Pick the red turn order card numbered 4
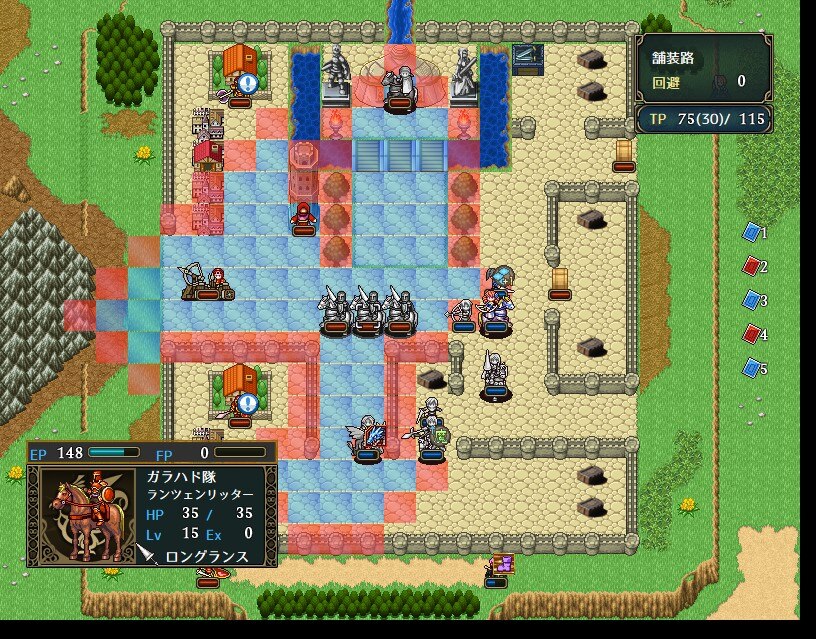816x639 pixels. click(x=752, y=334)
